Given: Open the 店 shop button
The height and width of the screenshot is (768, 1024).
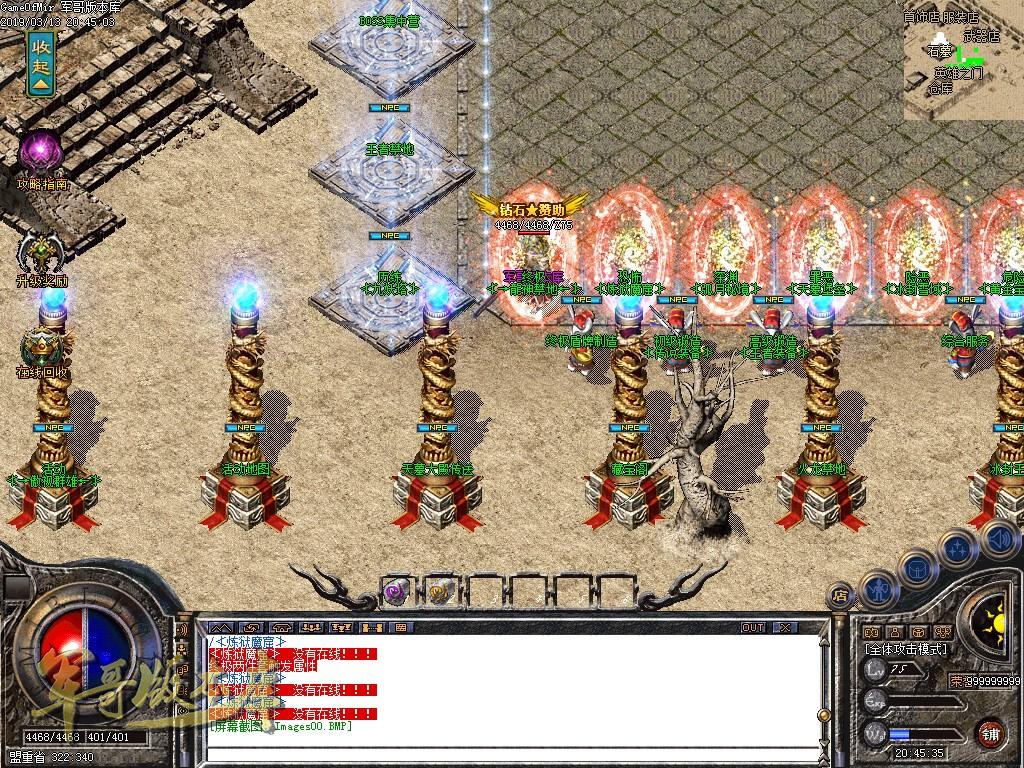Looking at the screenshot, I should point(841,596).
